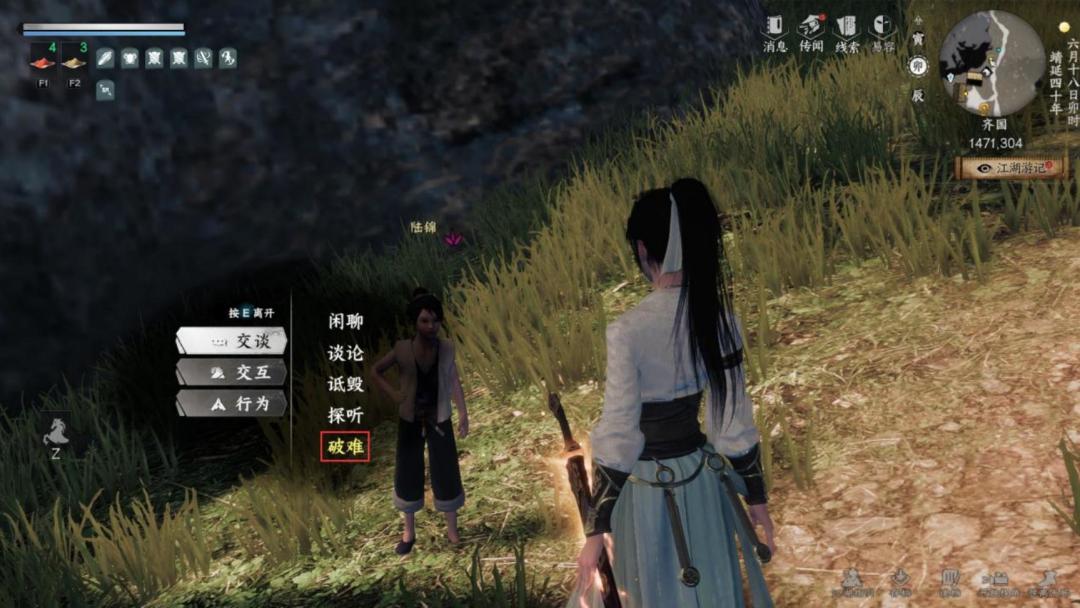Open the 交互 (Interact) options

click(x=232, y=372)
